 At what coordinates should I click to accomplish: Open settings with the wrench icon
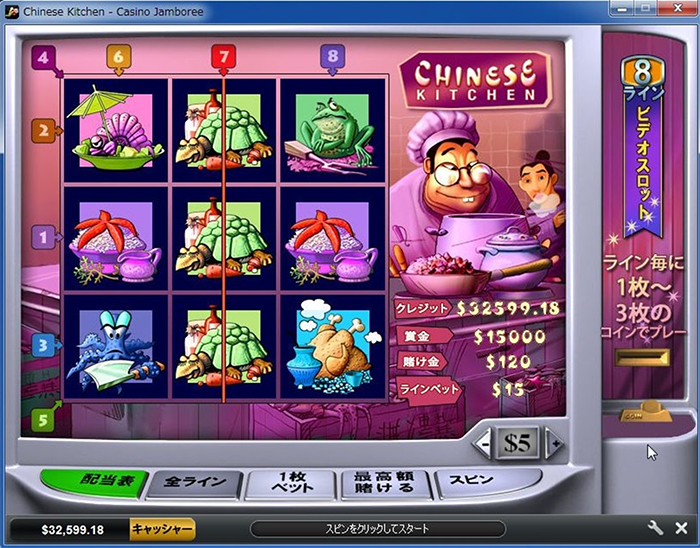point(656,528)
